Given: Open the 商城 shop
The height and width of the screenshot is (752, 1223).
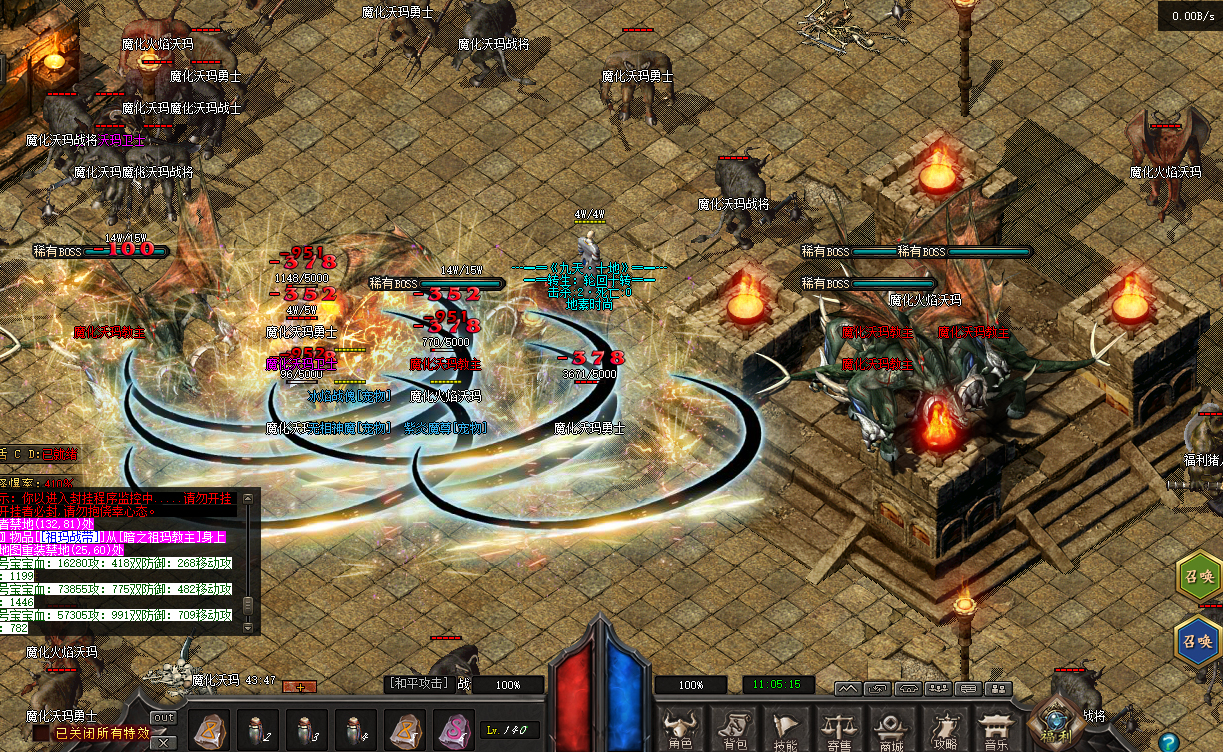Looking at the screenshot, I should tap(890, 728).
